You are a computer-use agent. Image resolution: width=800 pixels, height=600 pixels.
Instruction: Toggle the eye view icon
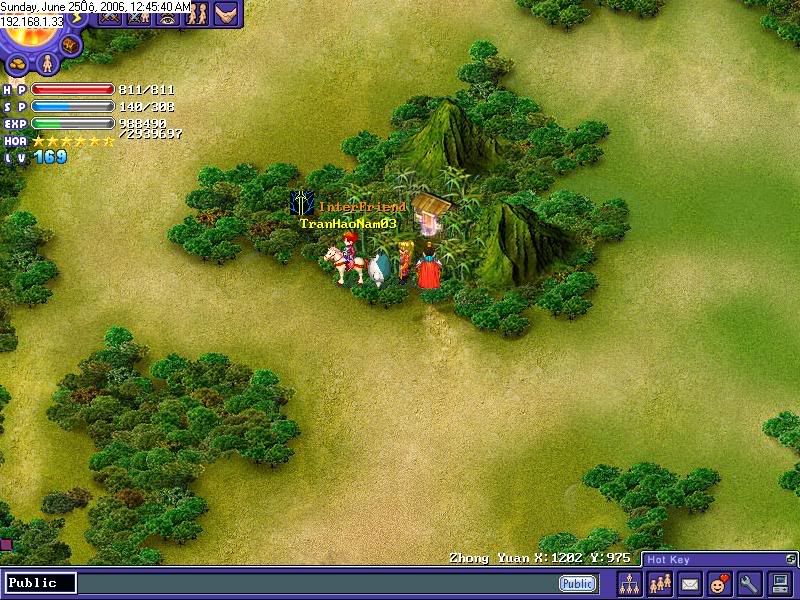[x=167, y=15]
